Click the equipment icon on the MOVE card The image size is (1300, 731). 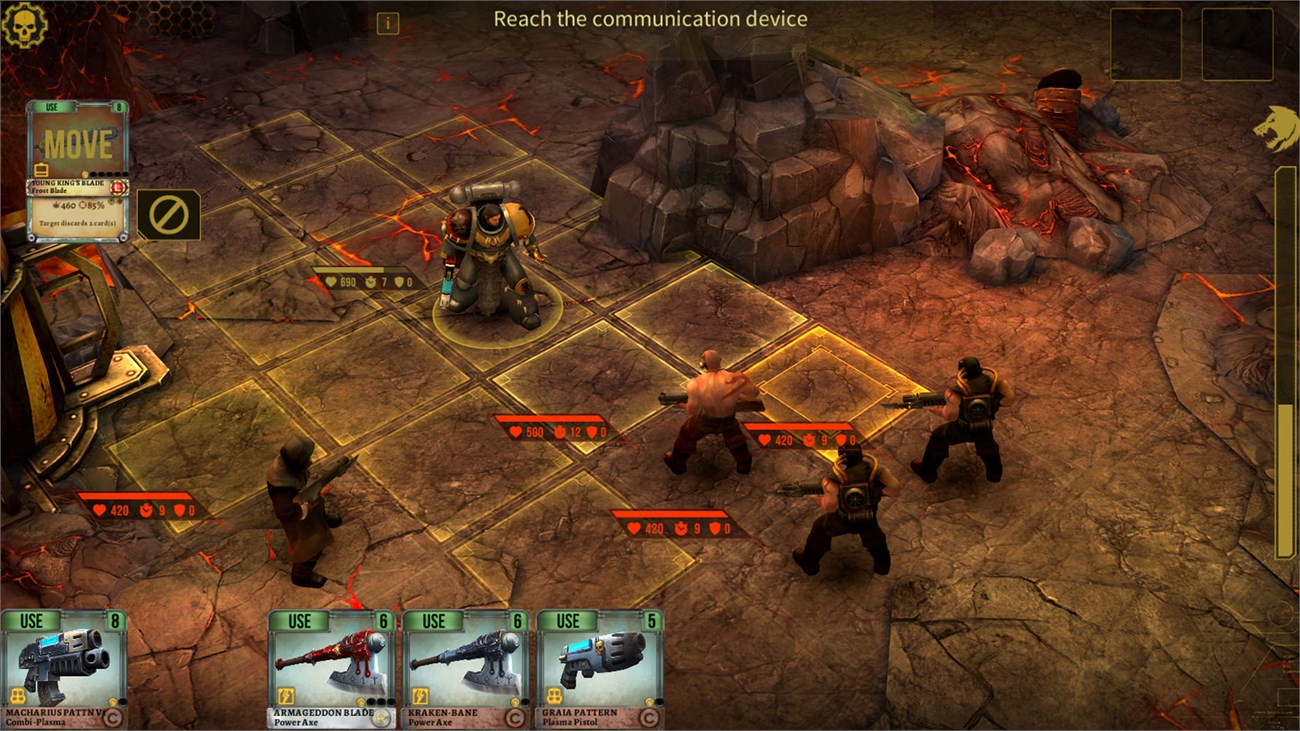coord(40,169)
